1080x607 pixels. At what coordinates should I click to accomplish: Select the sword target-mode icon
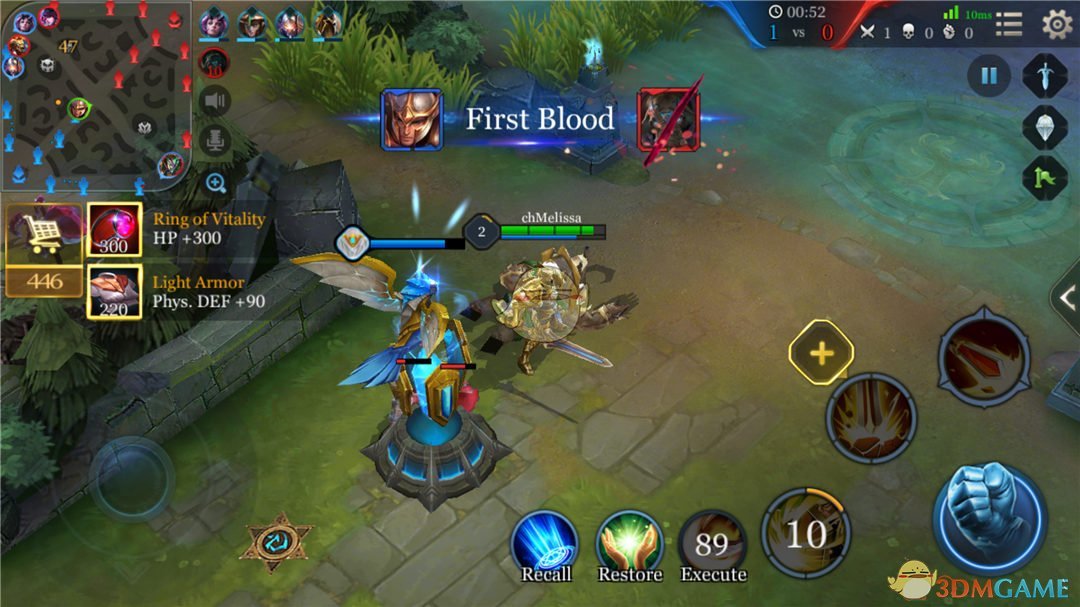[x=1043, y=76]
